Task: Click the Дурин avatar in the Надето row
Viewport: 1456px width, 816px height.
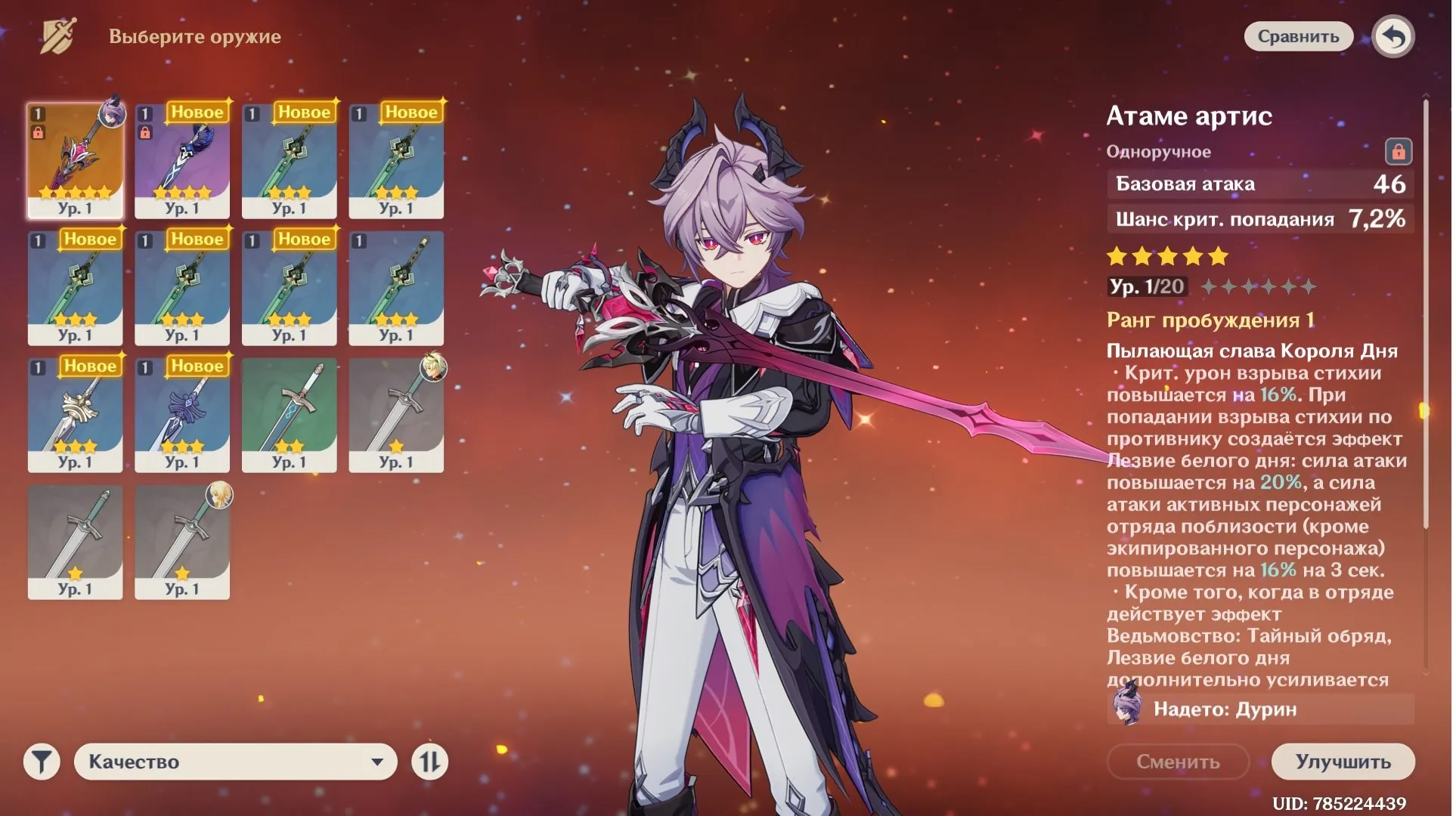Action: (x=1128, y=709)
